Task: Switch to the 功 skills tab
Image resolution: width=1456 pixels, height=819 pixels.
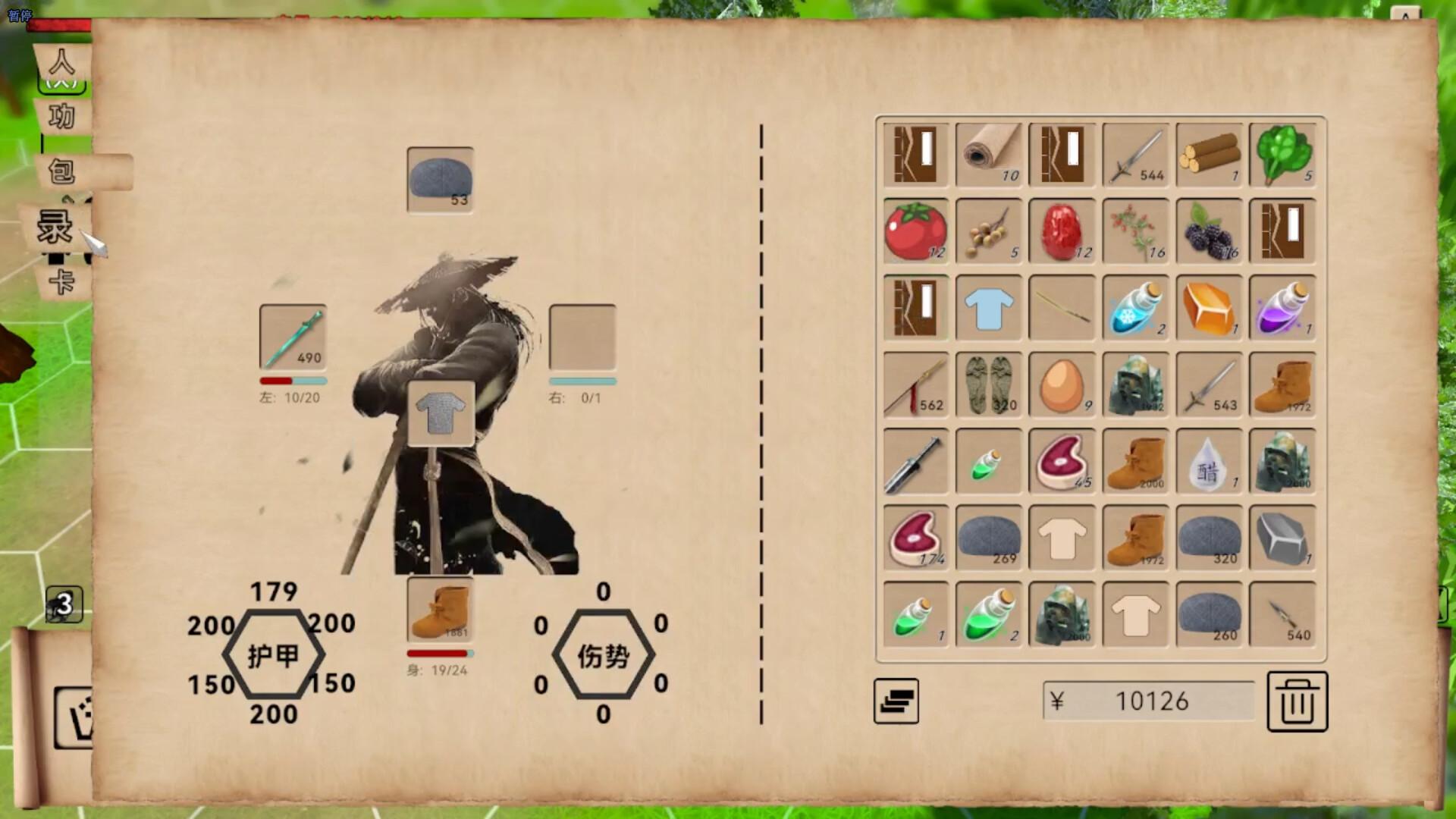Action: [62, 116]
